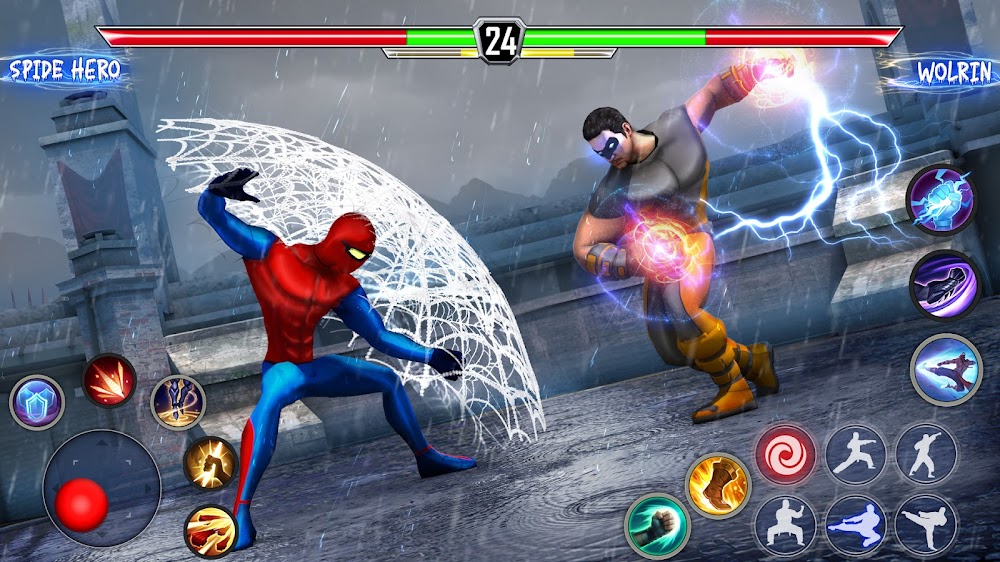
Task: Activate the blue shield defense ability
Action: tap(37, 402)
